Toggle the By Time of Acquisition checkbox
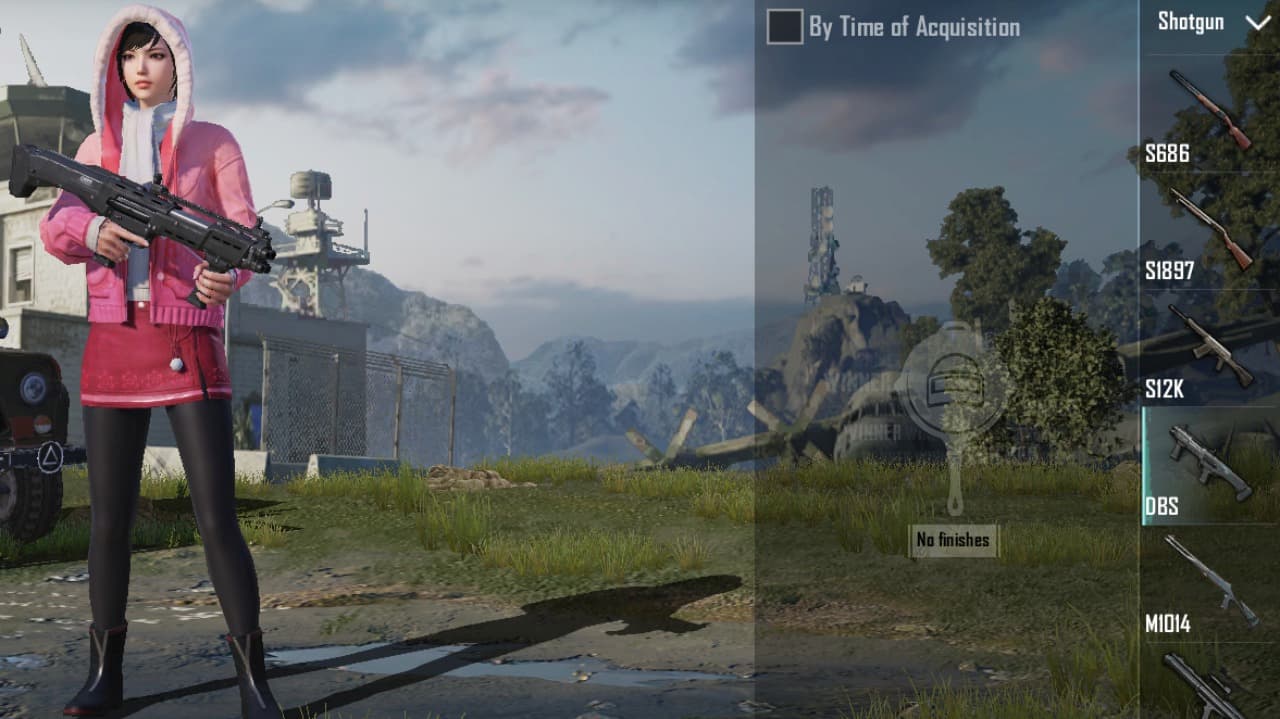This screenshot has width=1280, height=719. (x=785, y=27)
